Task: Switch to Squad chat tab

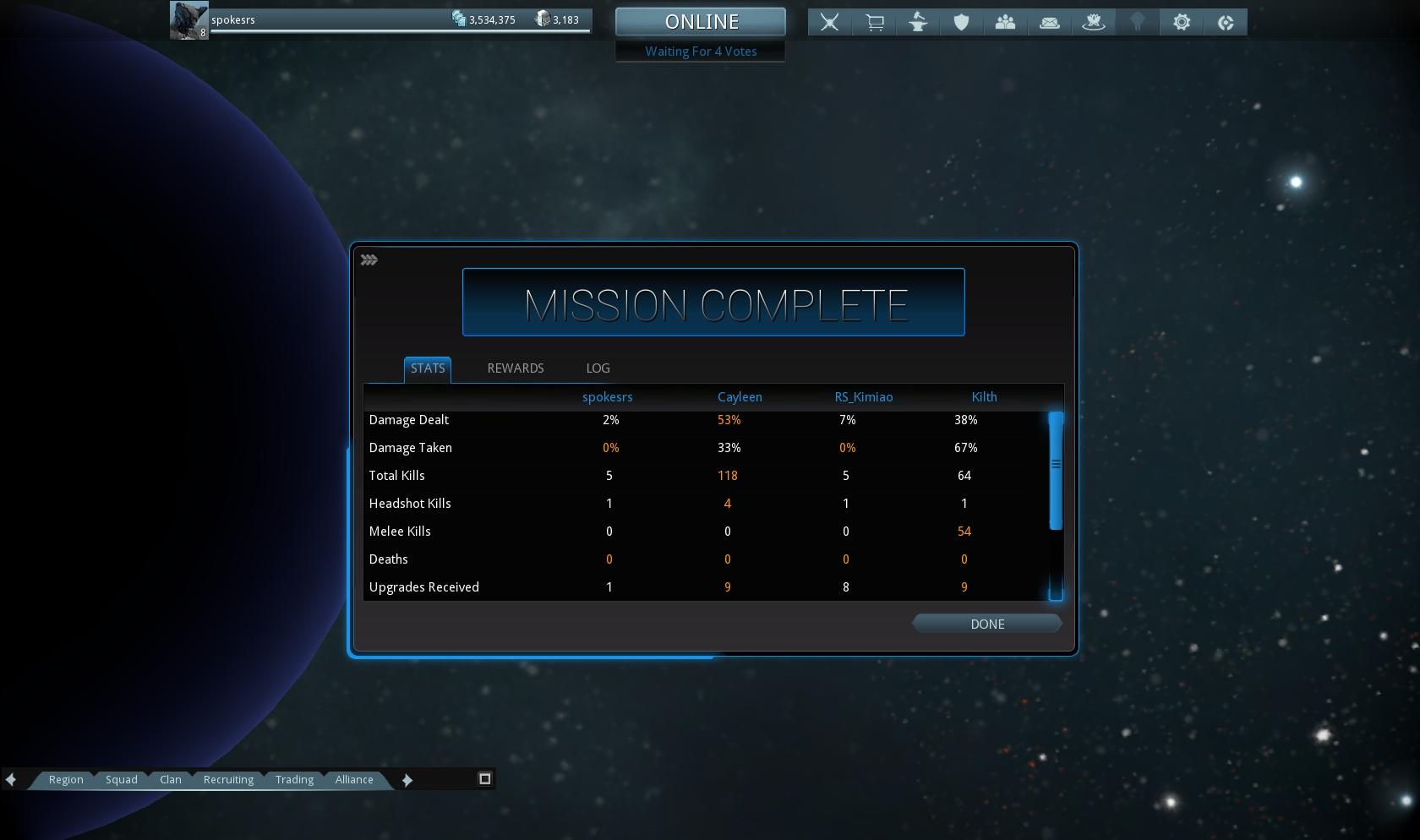Action: pos(121,779)
